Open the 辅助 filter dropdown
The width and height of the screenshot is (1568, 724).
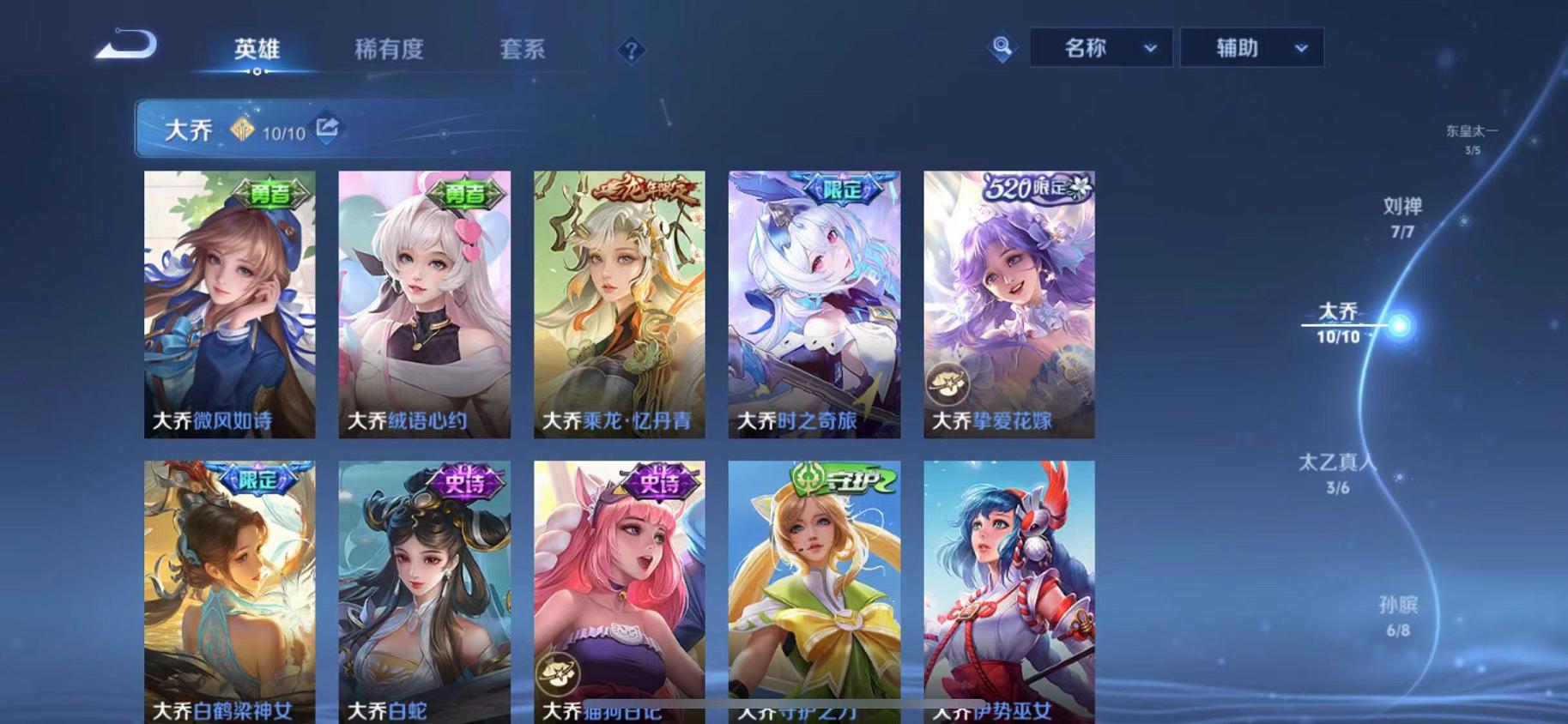(1251, 47)
